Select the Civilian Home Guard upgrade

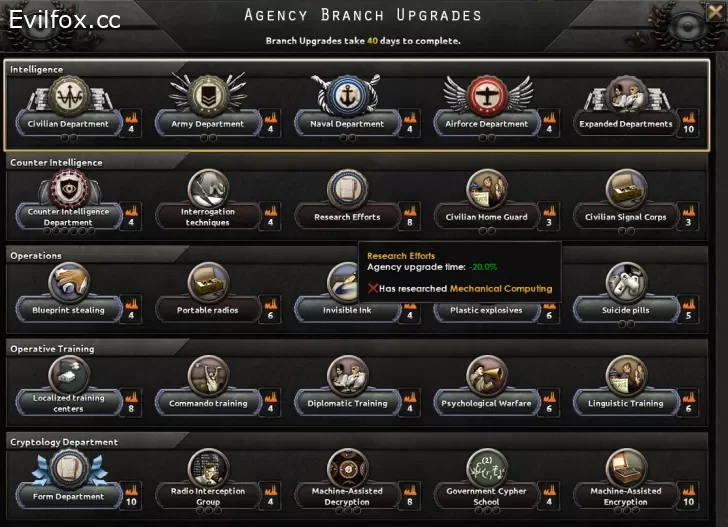tap(487, 216)
